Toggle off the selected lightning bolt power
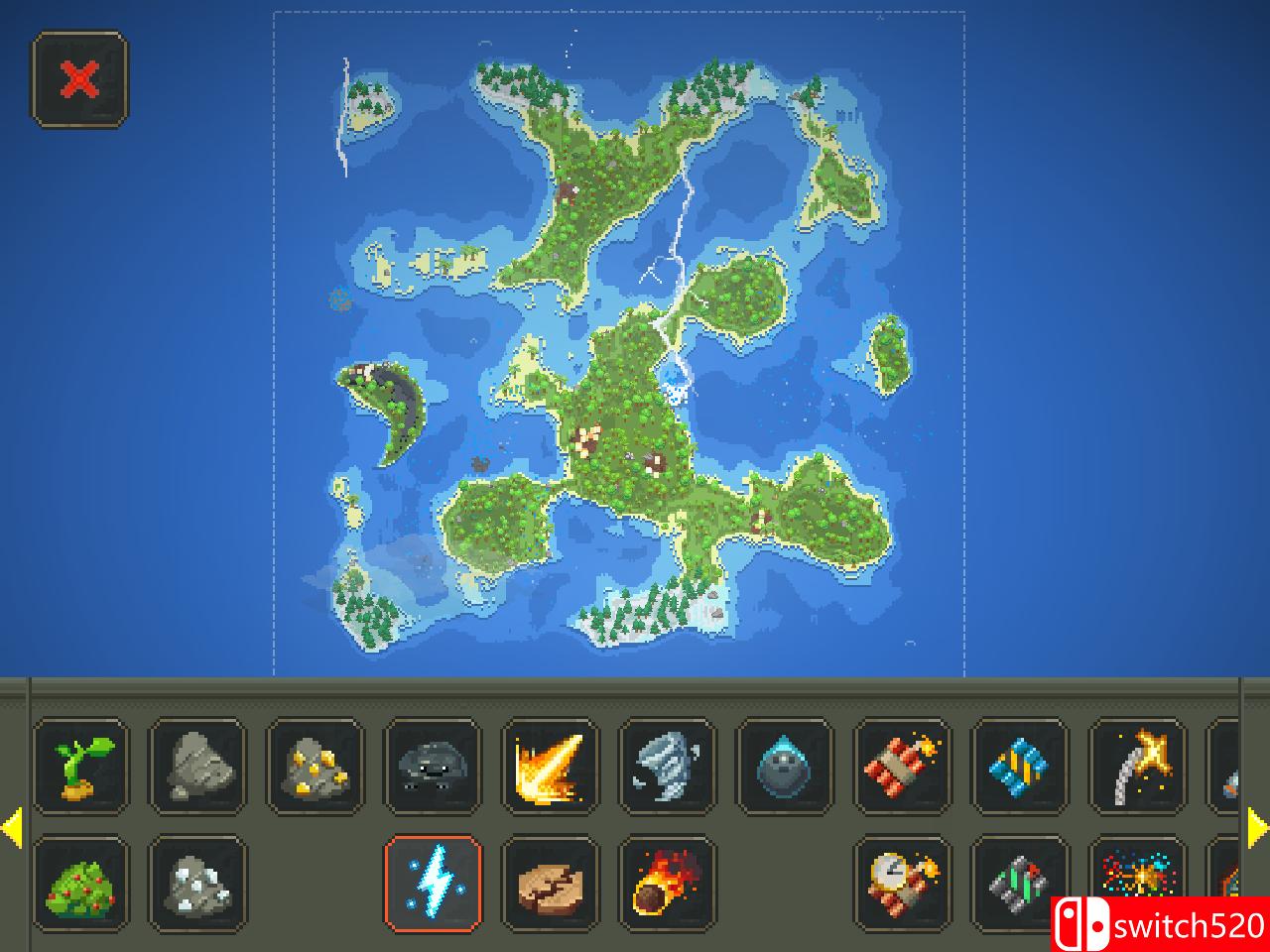The image size is (1270, 952). tap(434, 886)
